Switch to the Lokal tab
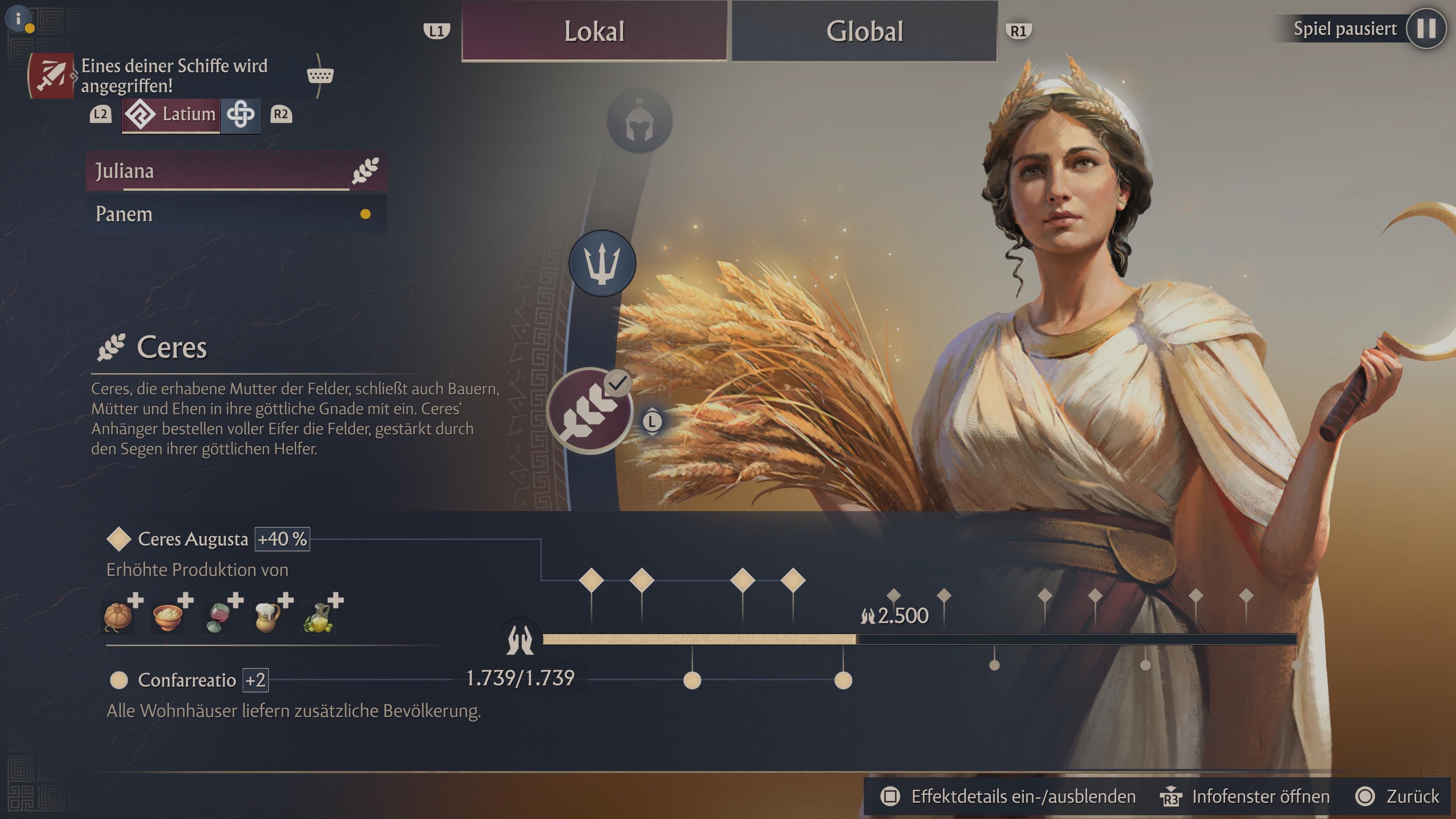 594,31
